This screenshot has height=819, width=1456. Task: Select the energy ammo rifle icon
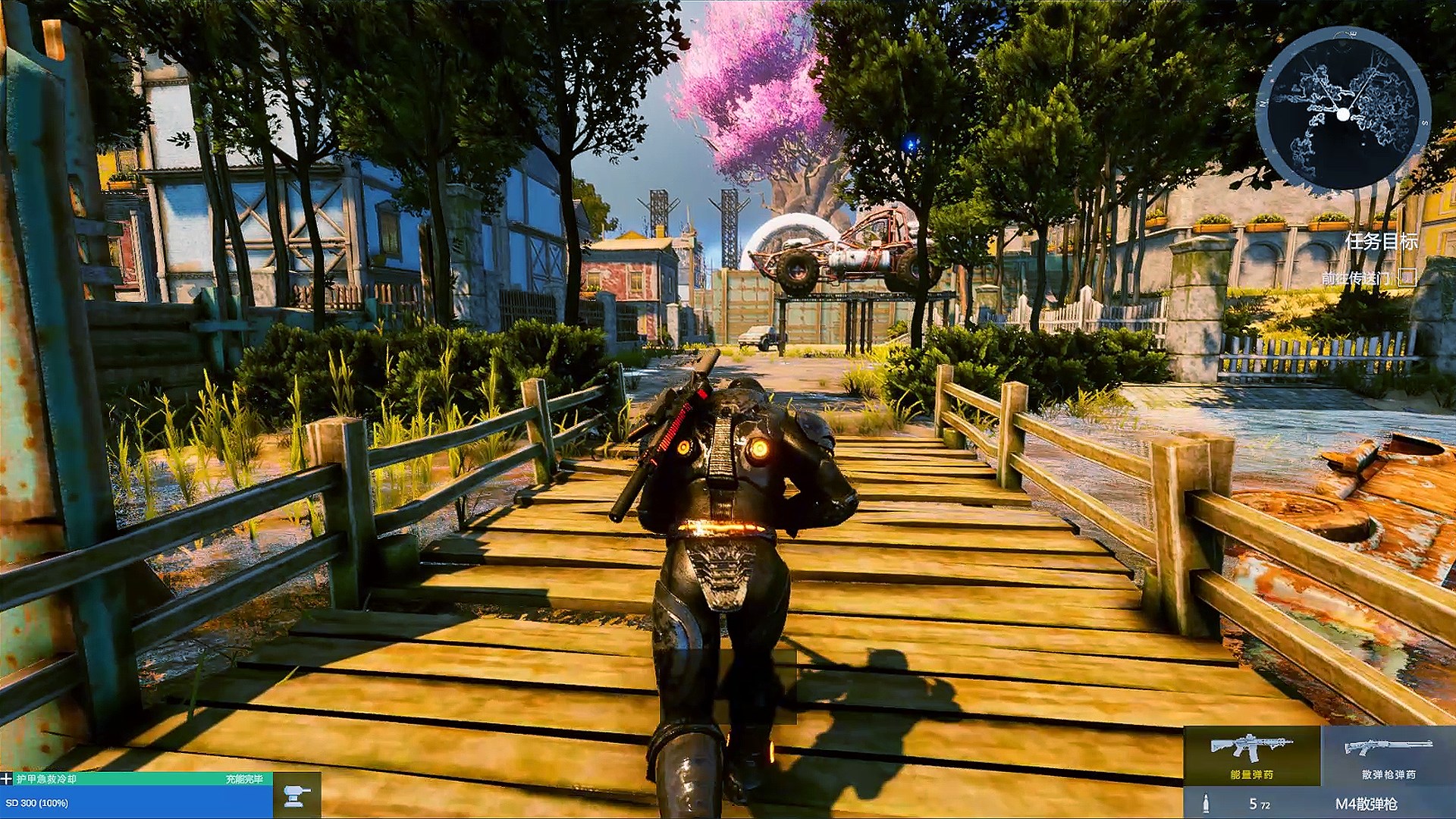pos(1253,746)
